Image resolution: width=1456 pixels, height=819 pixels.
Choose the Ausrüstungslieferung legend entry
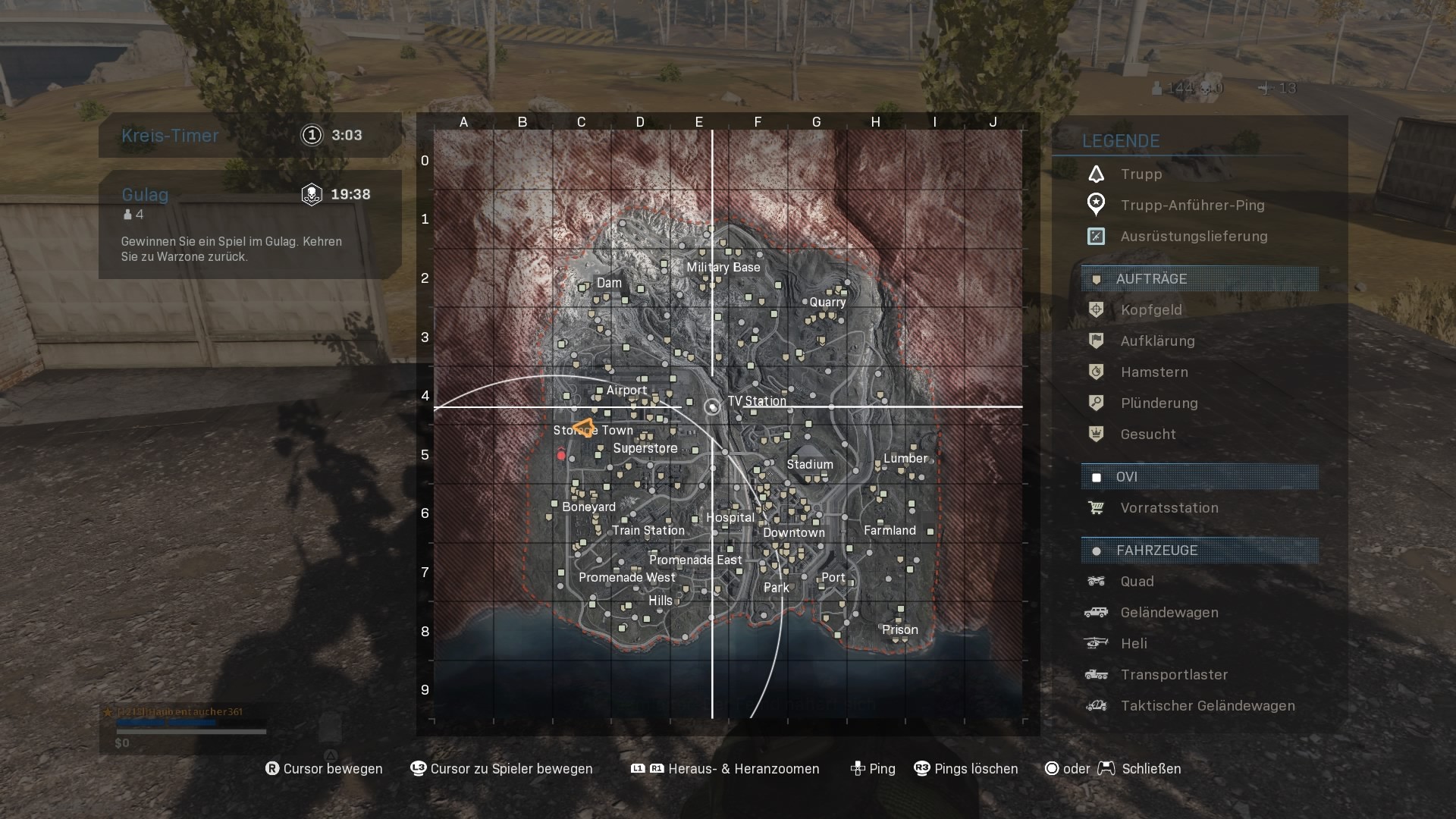coord(1194,237)
